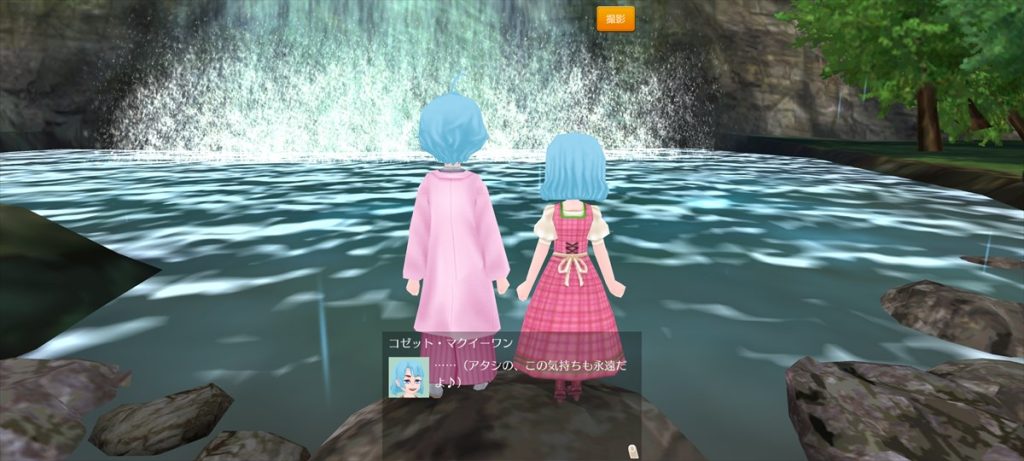This screenshot has height=461, width=1024.
Task: Tap the orange 撮影 screenshot button
Action: coord(615,19)
